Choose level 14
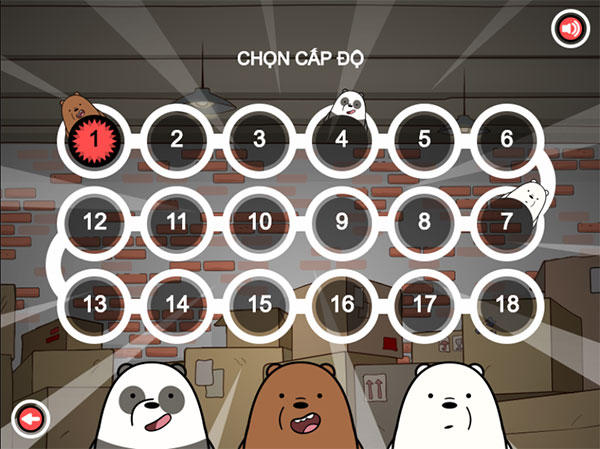Image resolution: width=600 pixels, height=449 pixels. pyautogui.click(x=177, y=303)
